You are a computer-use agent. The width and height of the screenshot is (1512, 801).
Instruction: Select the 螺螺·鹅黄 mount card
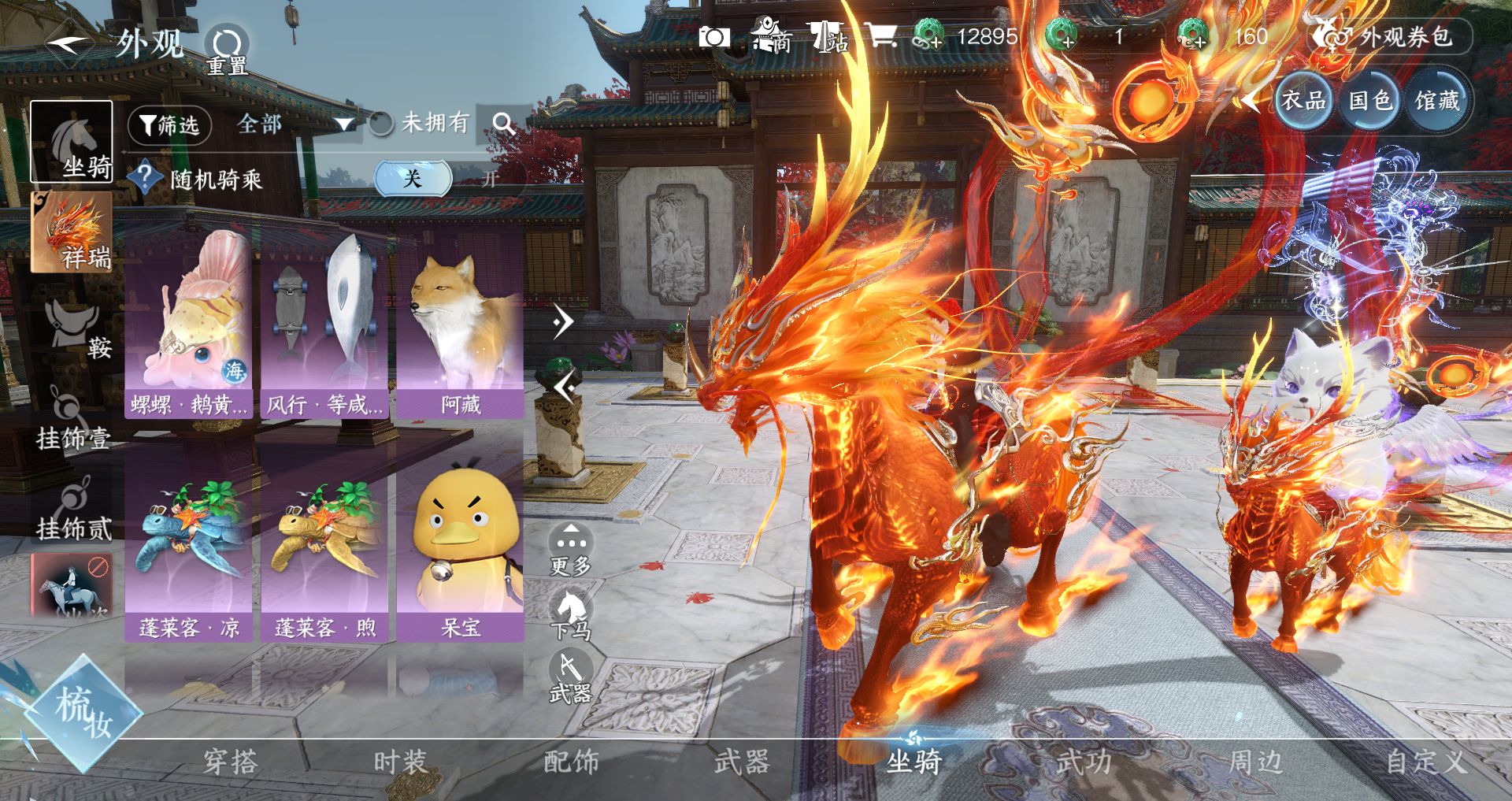click(x=189, y=324)
